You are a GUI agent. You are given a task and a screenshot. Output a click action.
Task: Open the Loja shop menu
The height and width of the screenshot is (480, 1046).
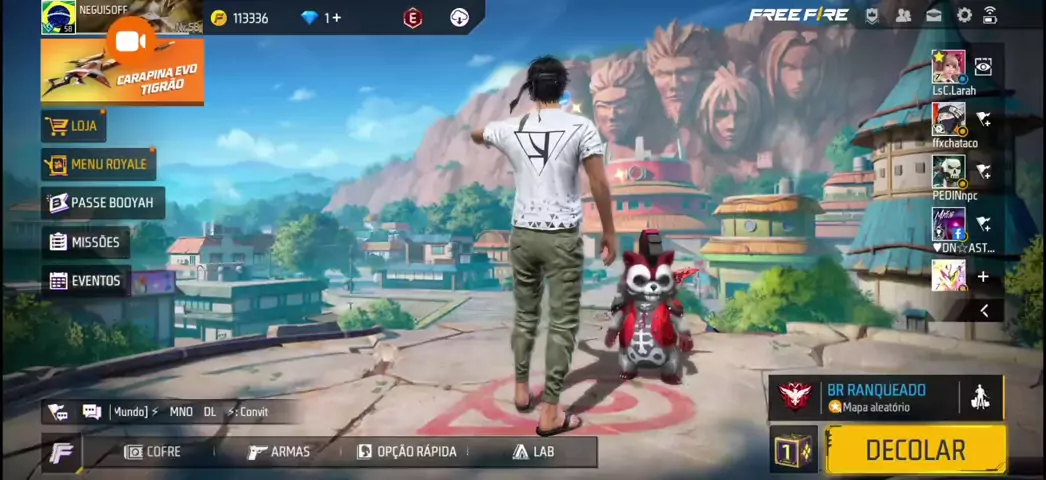tap(74, 126)
